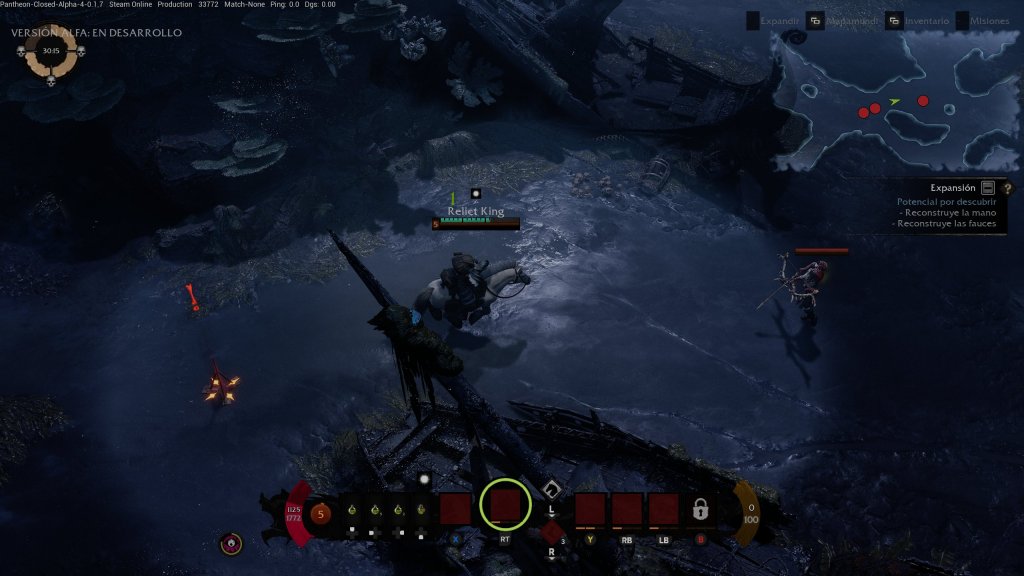1024x576 pixels.
Task: Activate the skill slot marked LB
Action: 663,509
